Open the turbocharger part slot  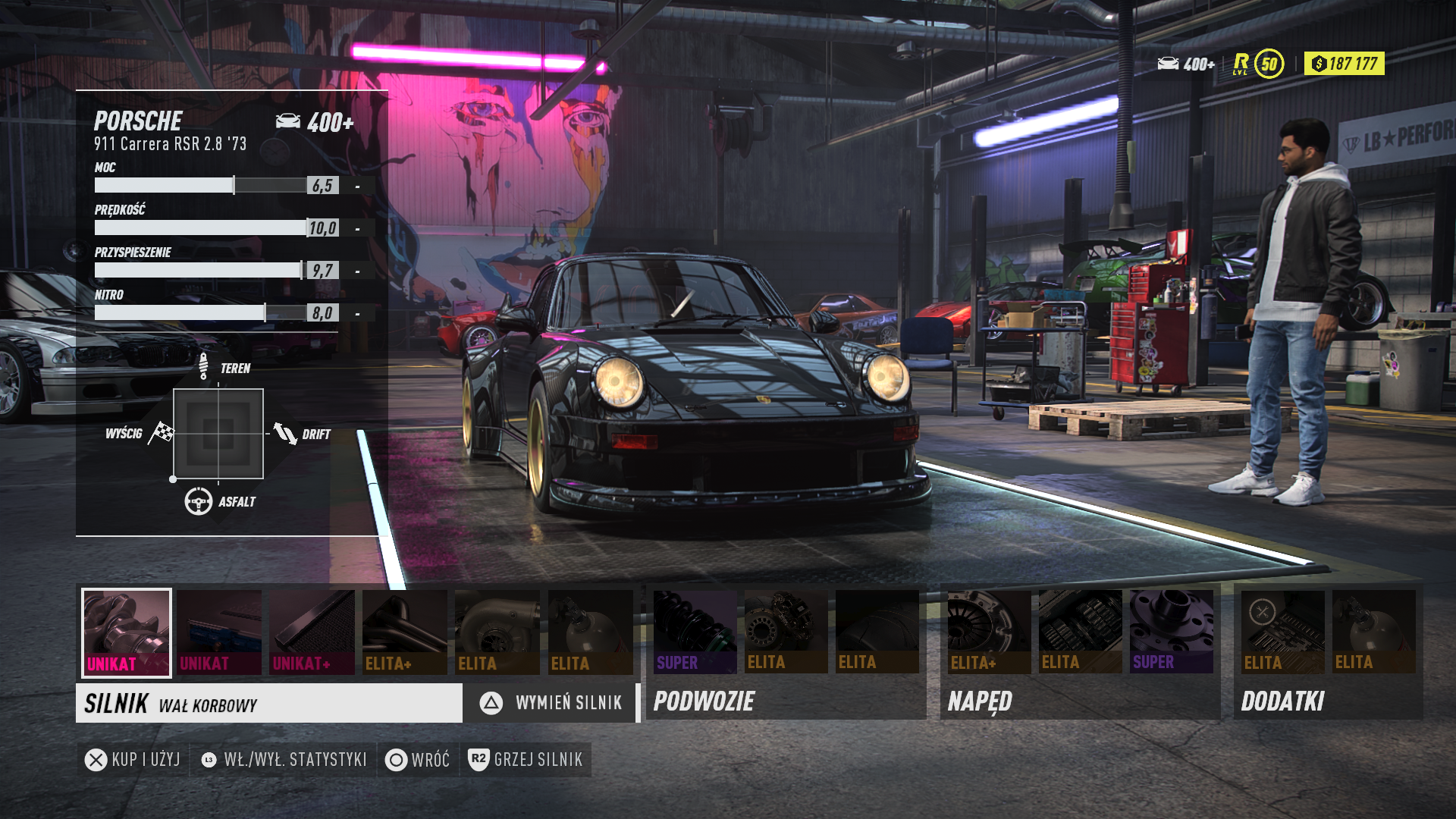pos(497,632)
